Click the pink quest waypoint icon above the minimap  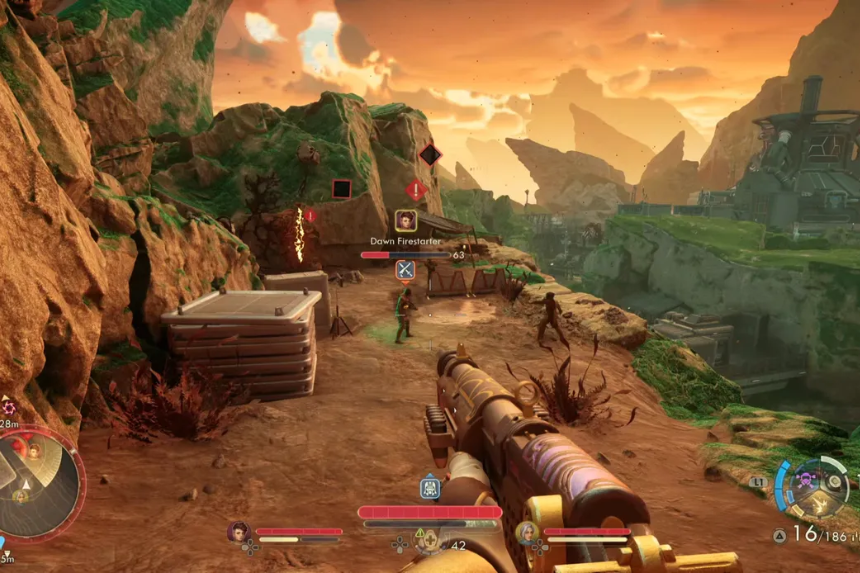point(9,407)
